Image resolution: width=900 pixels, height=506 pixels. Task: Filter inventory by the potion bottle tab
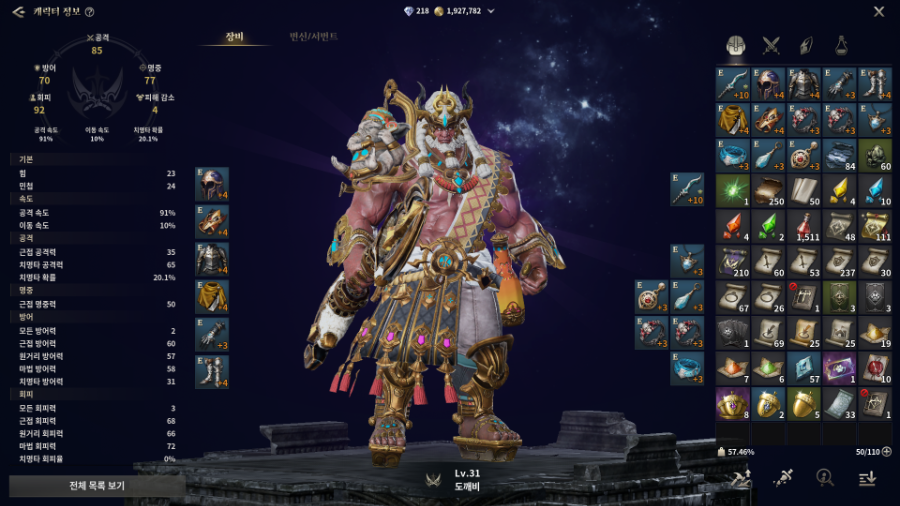[841, 45]
